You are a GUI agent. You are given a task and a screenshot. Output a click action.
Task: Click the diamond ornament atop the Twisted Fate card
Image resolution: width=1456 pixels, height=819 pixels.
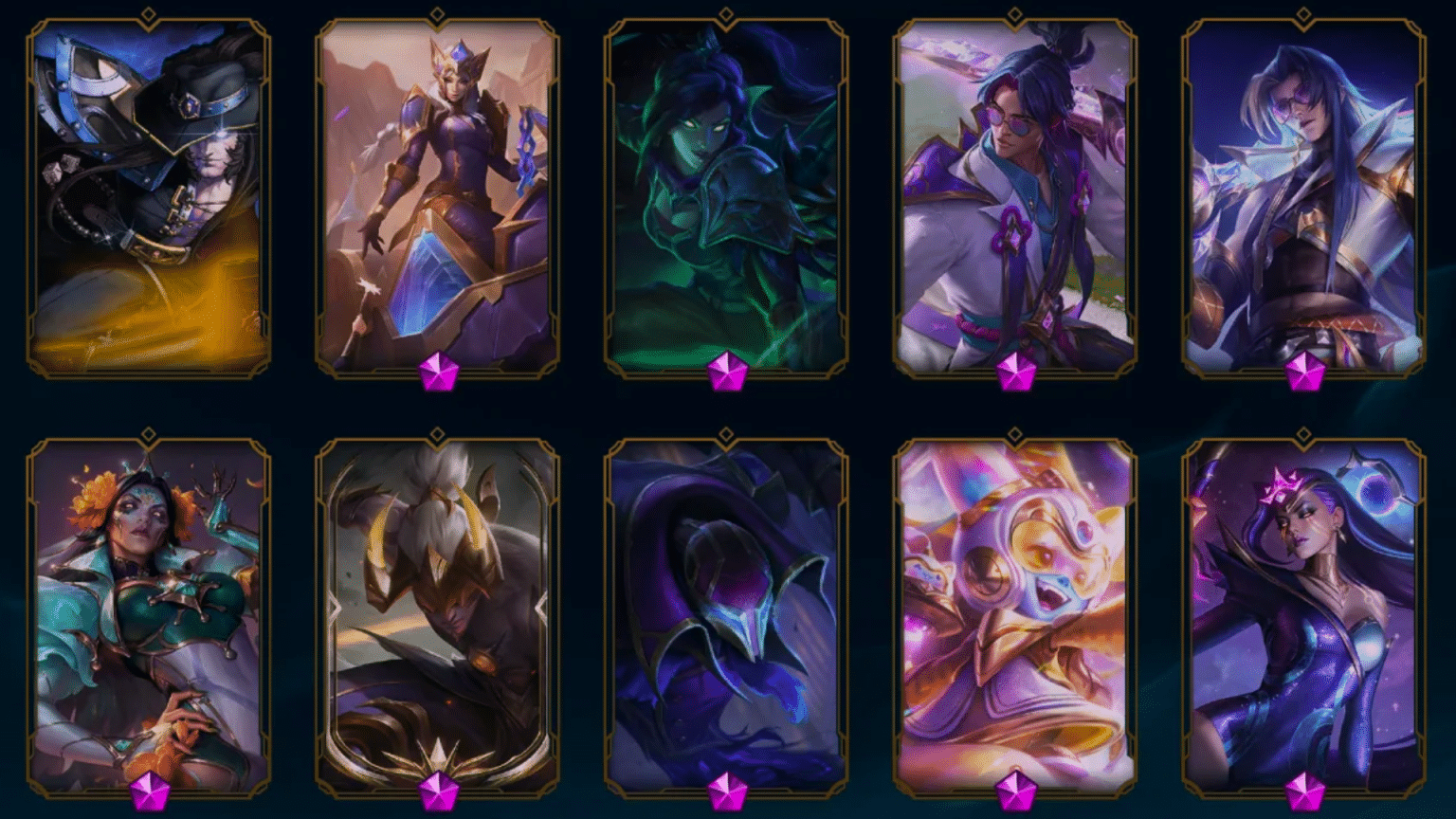coord(147,13)
